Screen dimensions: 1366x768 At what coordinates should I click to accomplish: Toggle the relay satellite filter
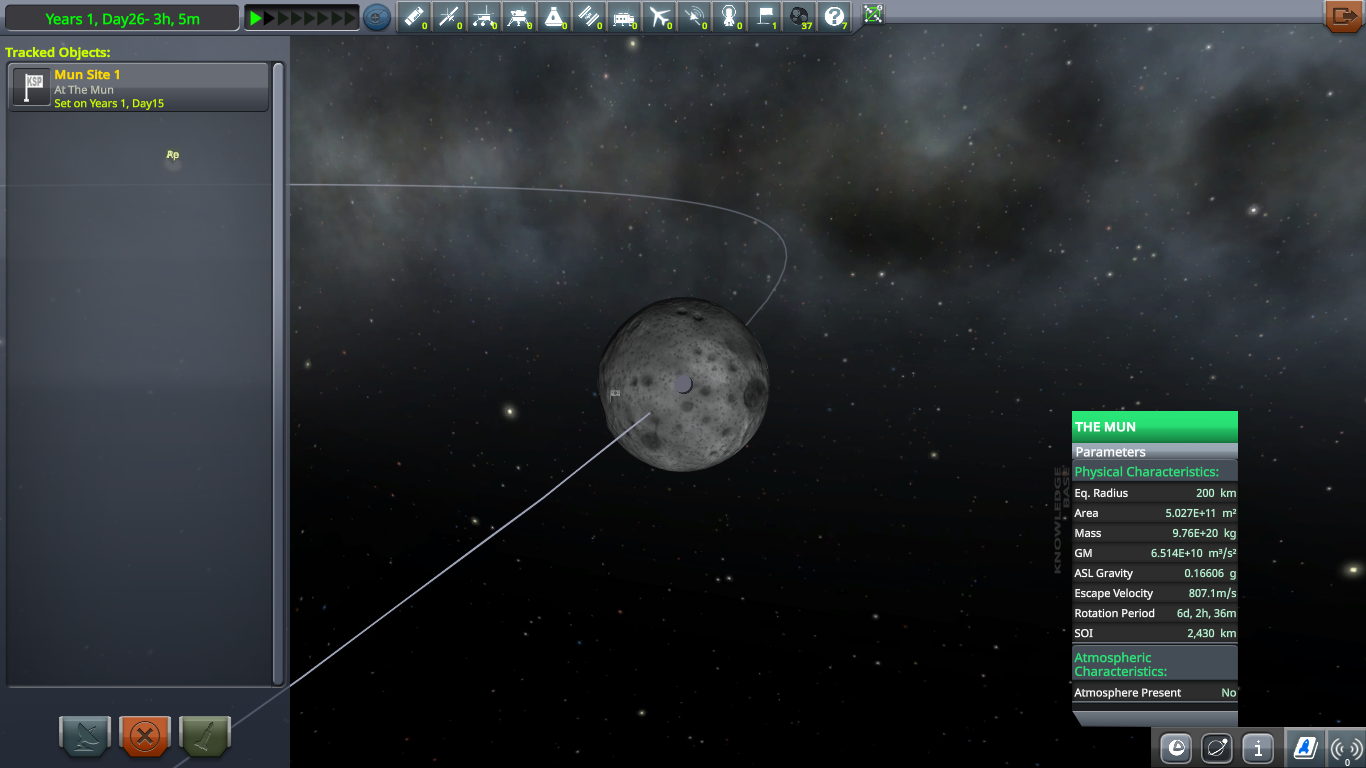click(x=692, y=17)
